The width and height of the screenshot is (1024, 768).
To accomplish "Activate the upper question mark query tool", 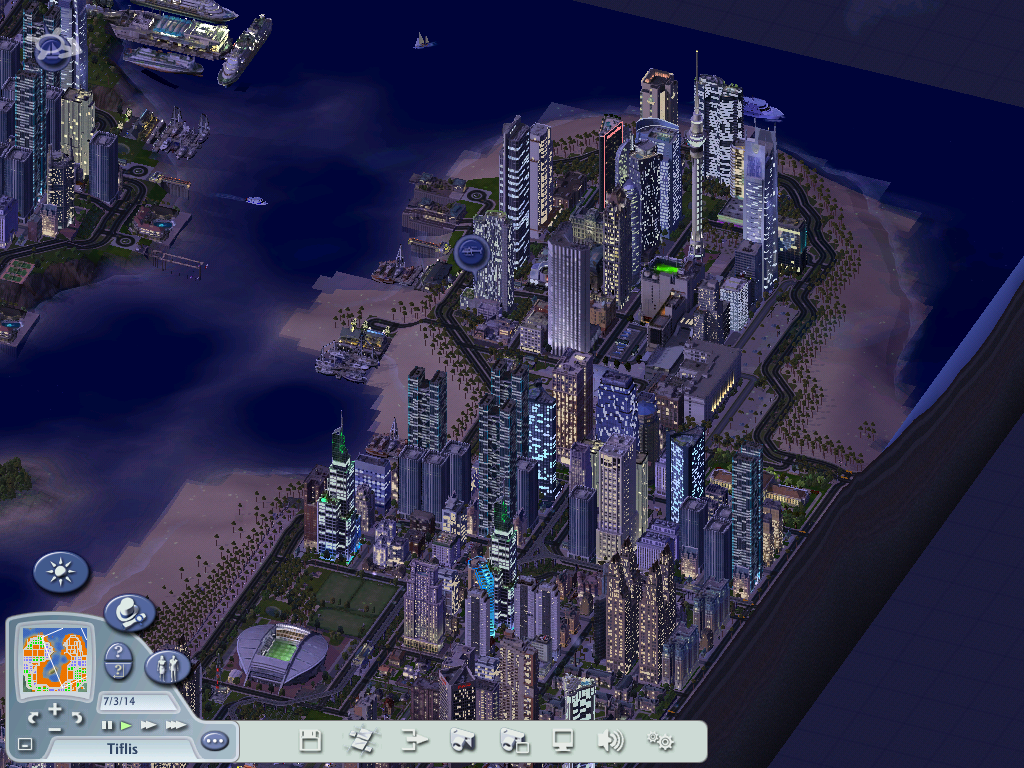I will point(117,653).
